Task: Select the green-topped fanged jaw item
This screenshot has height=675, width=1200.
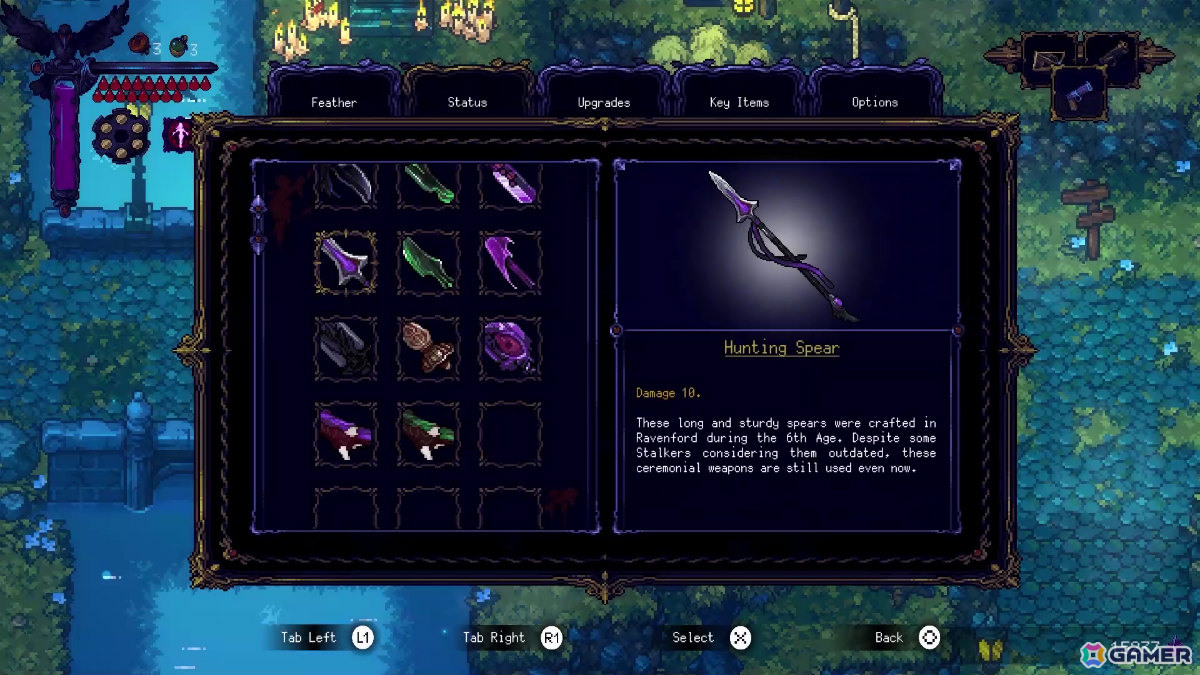Action: [428, 434]
